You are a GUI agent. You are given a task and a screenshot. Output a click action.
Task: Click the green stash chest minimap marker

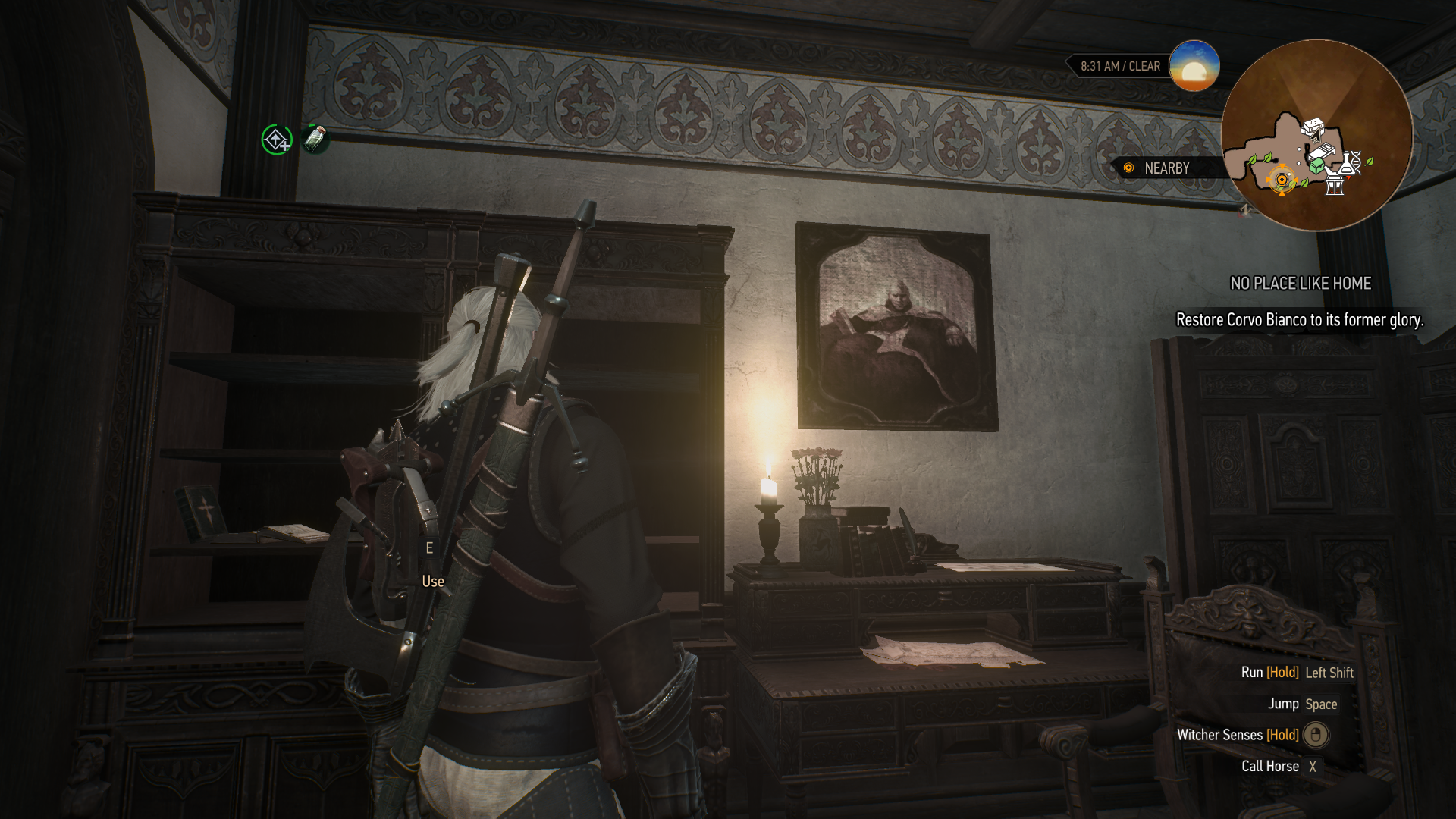(x=1318, y=165)
